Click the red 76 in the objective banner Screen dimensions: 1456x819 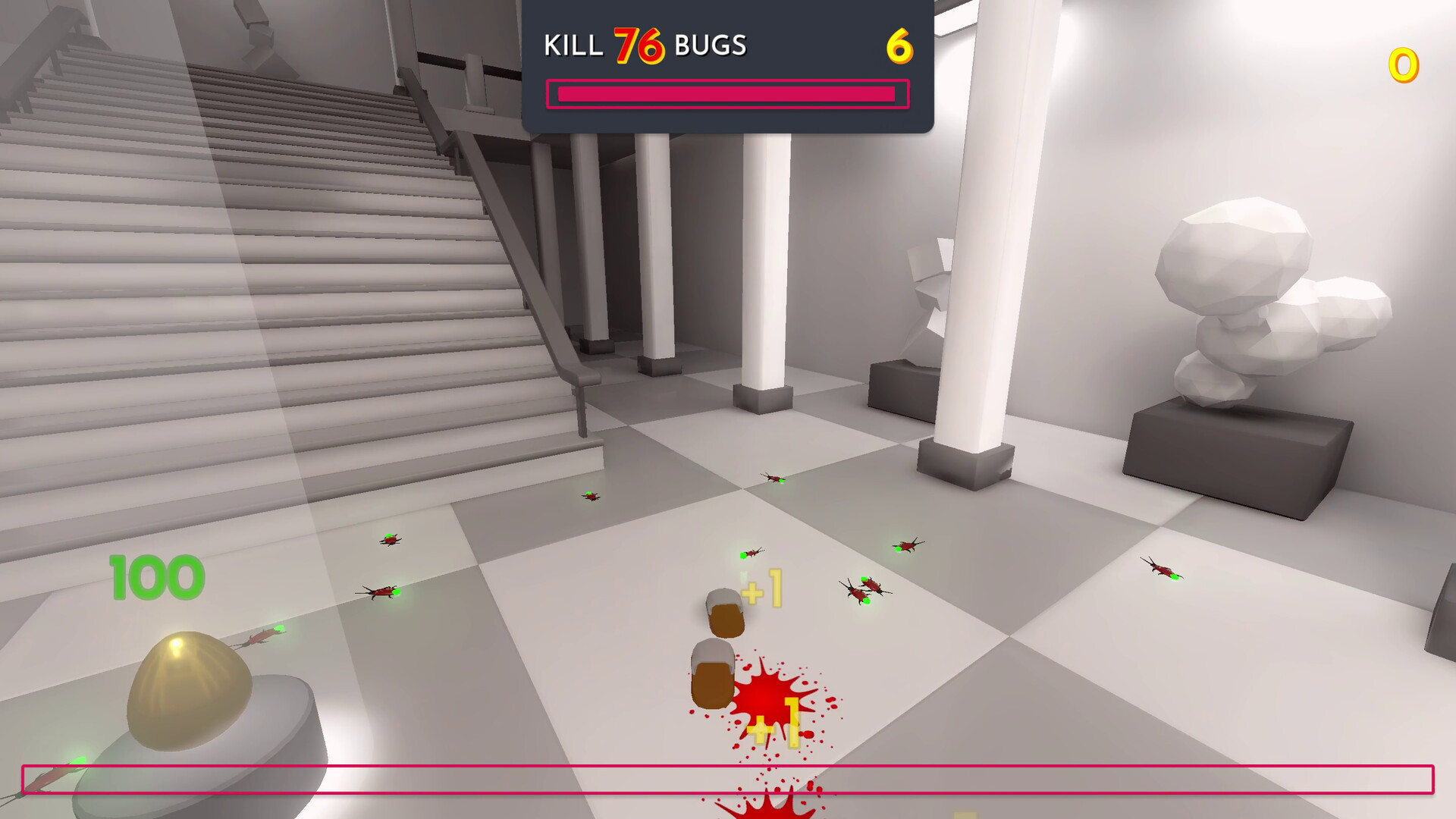(639, 44)
